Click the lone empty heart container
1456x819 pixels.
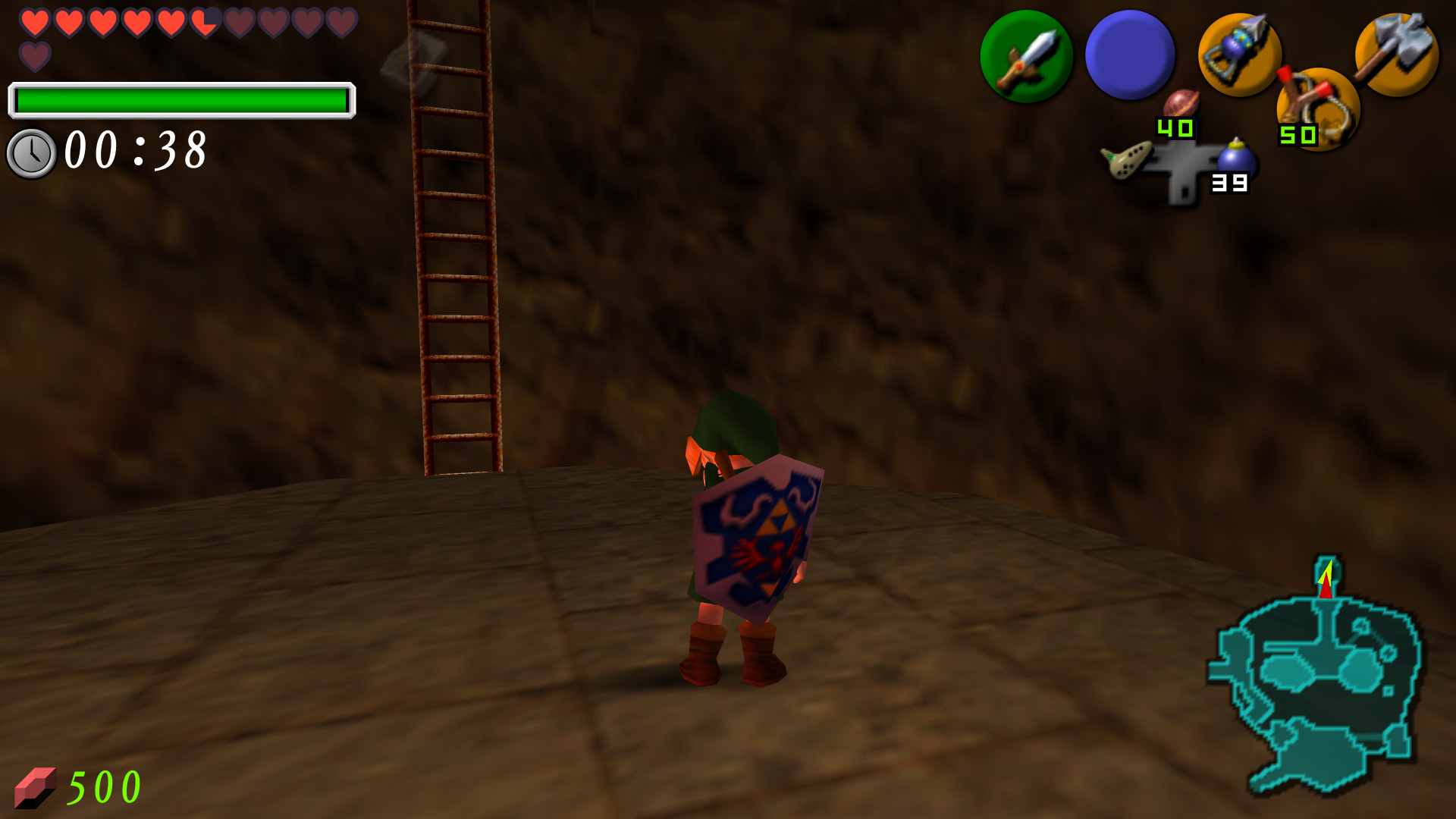click(x=33, y=56)
